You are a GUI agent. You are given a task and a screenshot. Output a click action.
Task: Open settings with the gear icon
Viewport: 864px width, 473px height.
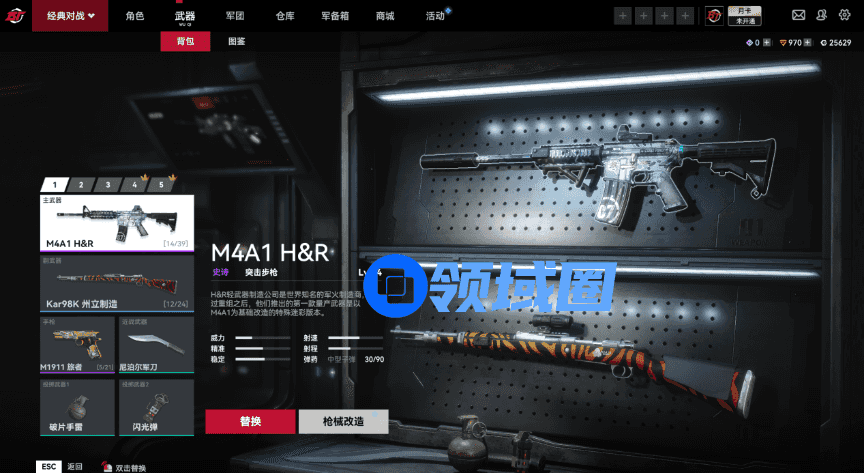(843, 16)
